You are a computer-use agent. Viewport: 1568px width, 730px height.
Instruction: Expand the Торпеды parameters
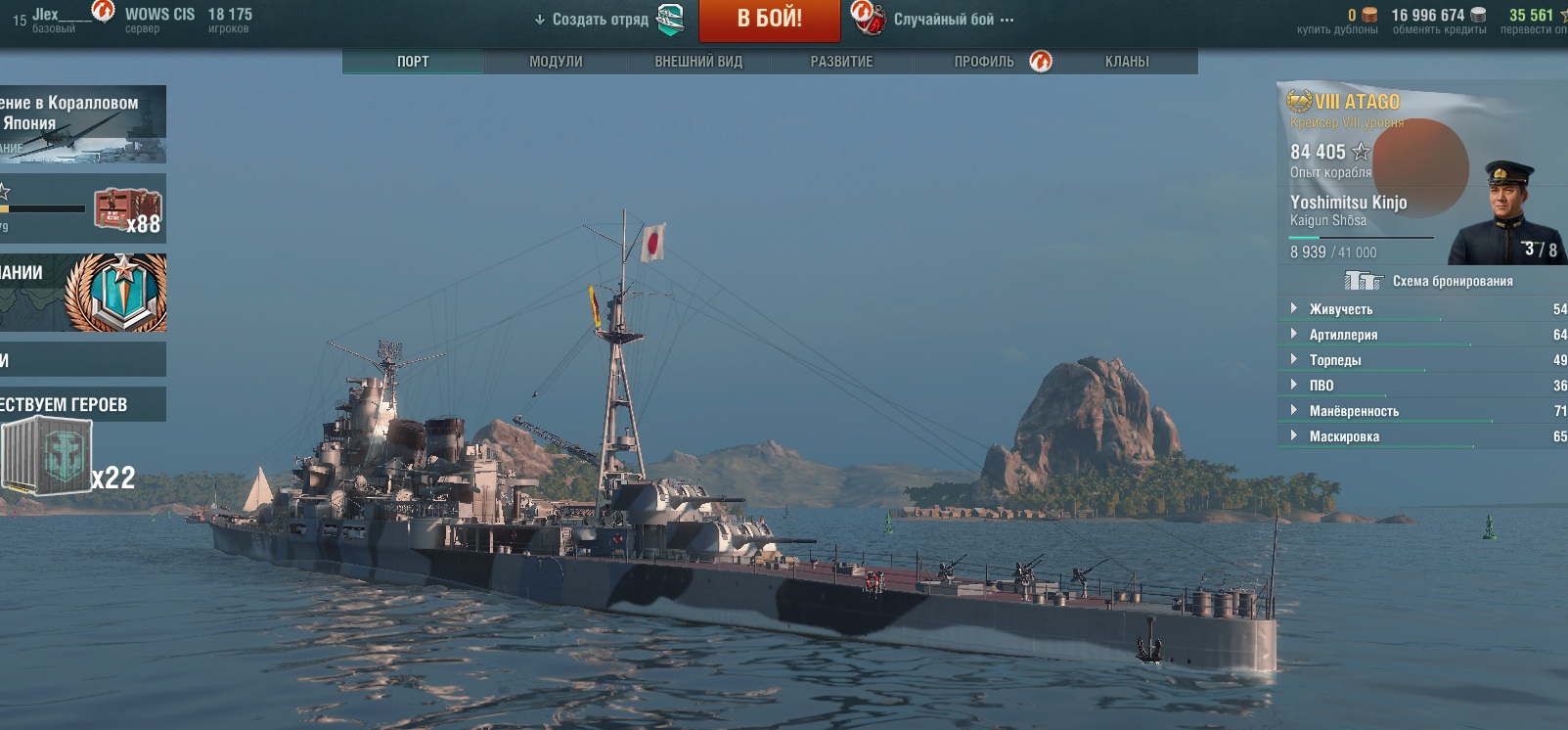[1335, 360]
